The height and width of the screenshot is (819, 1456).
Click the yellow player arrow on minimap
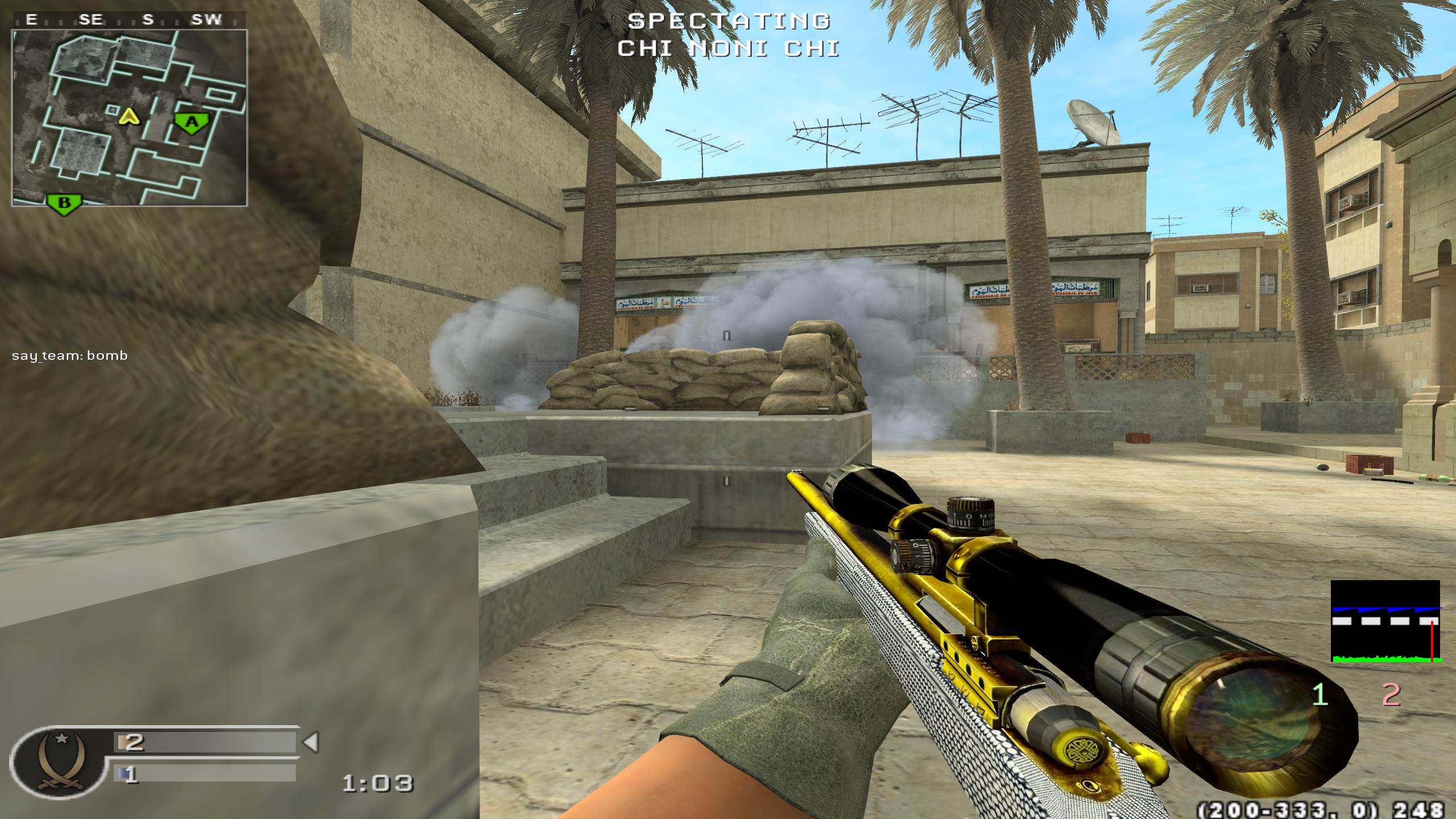130,117
